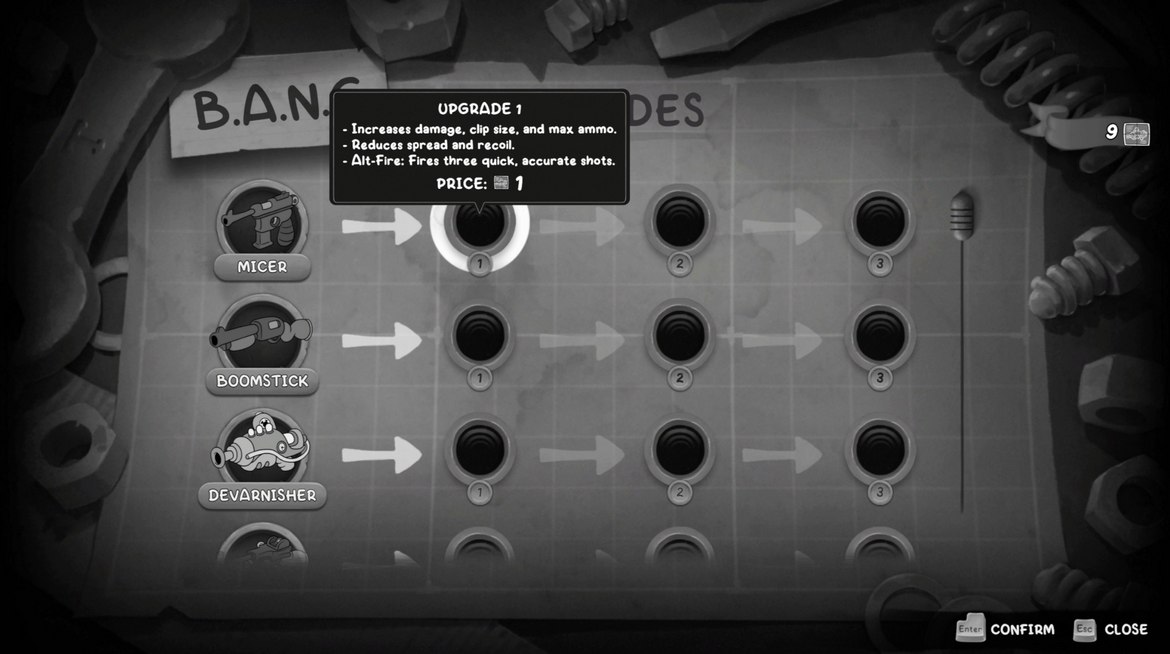This screenshot has height=654, width=1170.
Task: Click the upgrade list scrollbar handle
Action: [x=962, y=211]
